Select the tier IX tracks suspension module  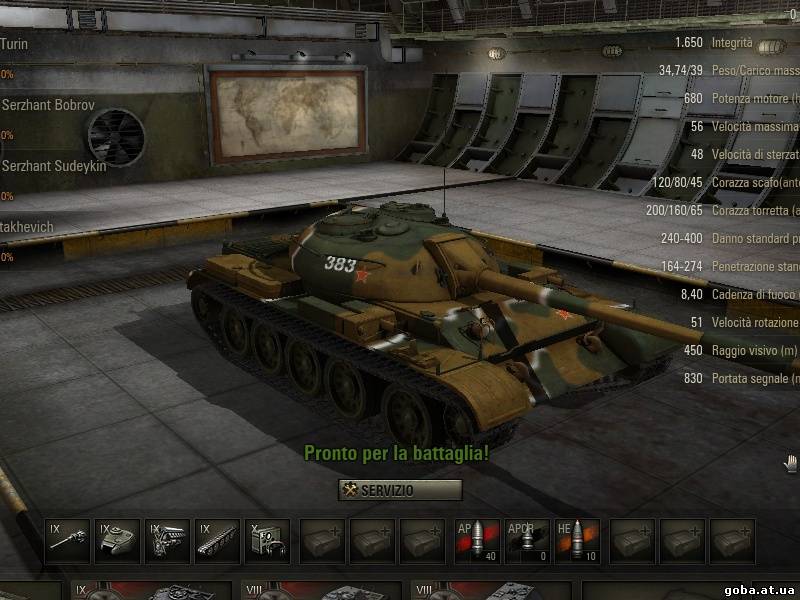(x=217, y=541)
